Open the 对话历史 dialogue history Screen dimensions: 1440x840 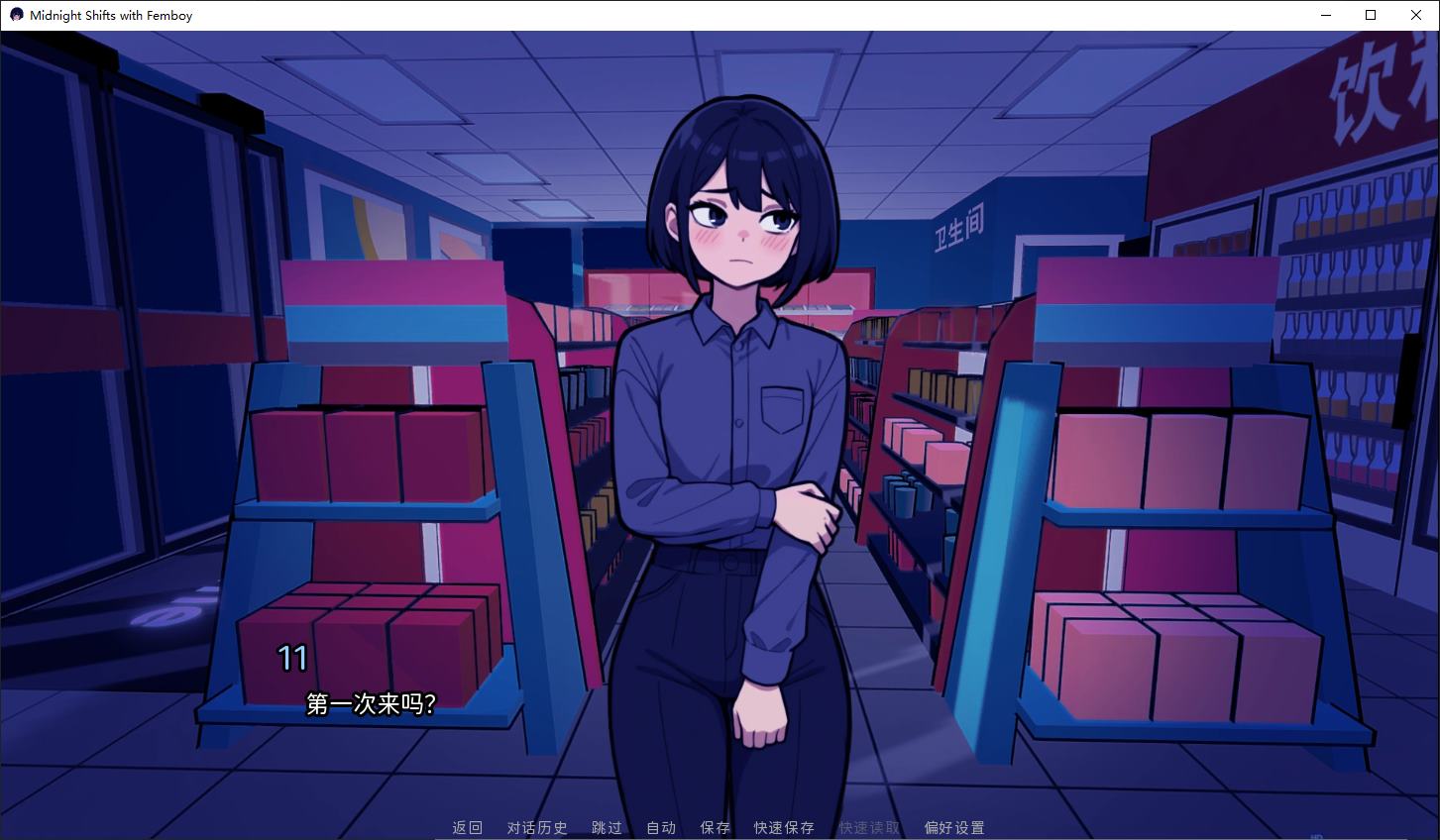click(x=536, y=827)
